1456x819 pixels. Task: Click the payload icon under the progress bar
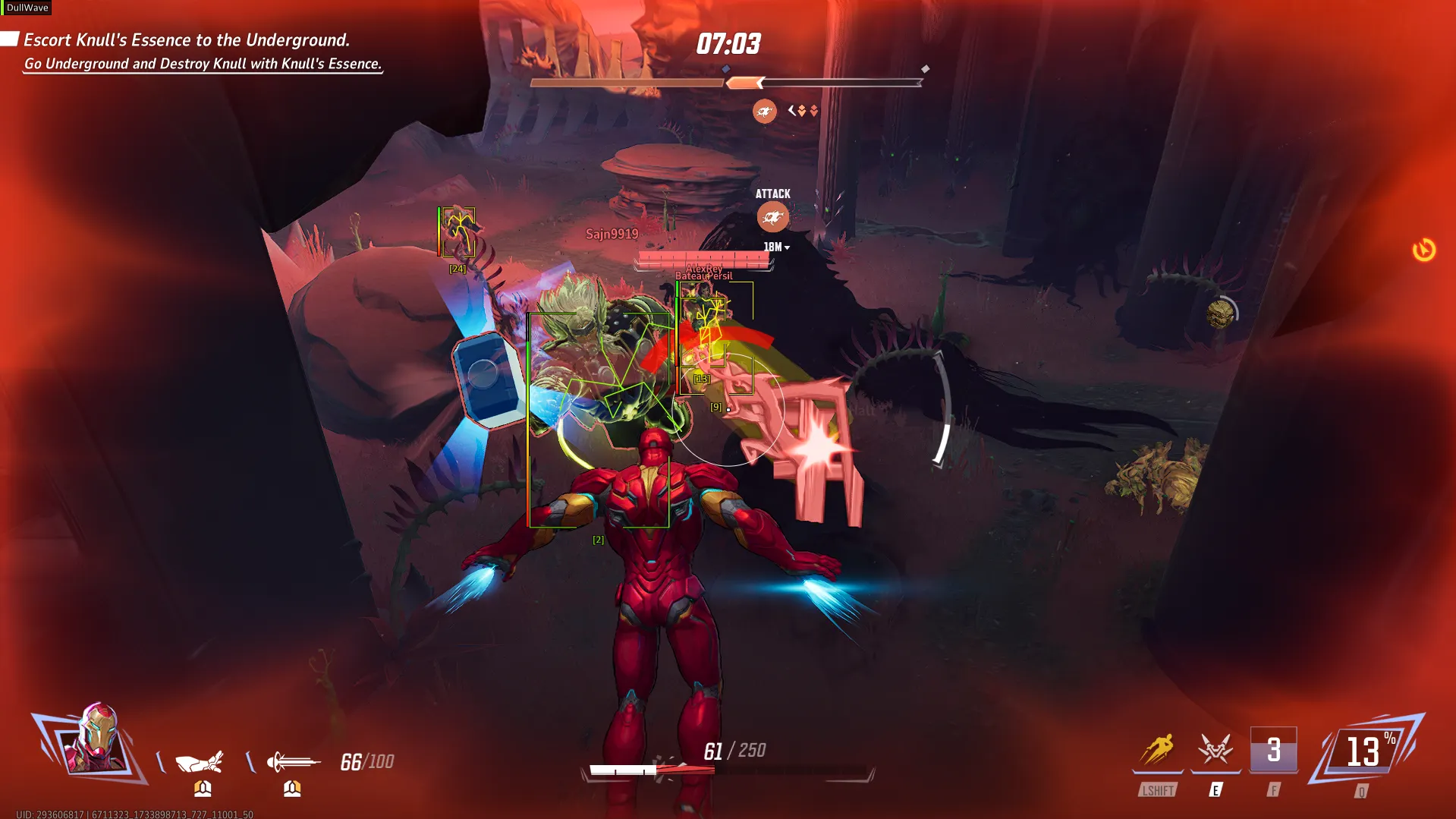coord(764,112)
